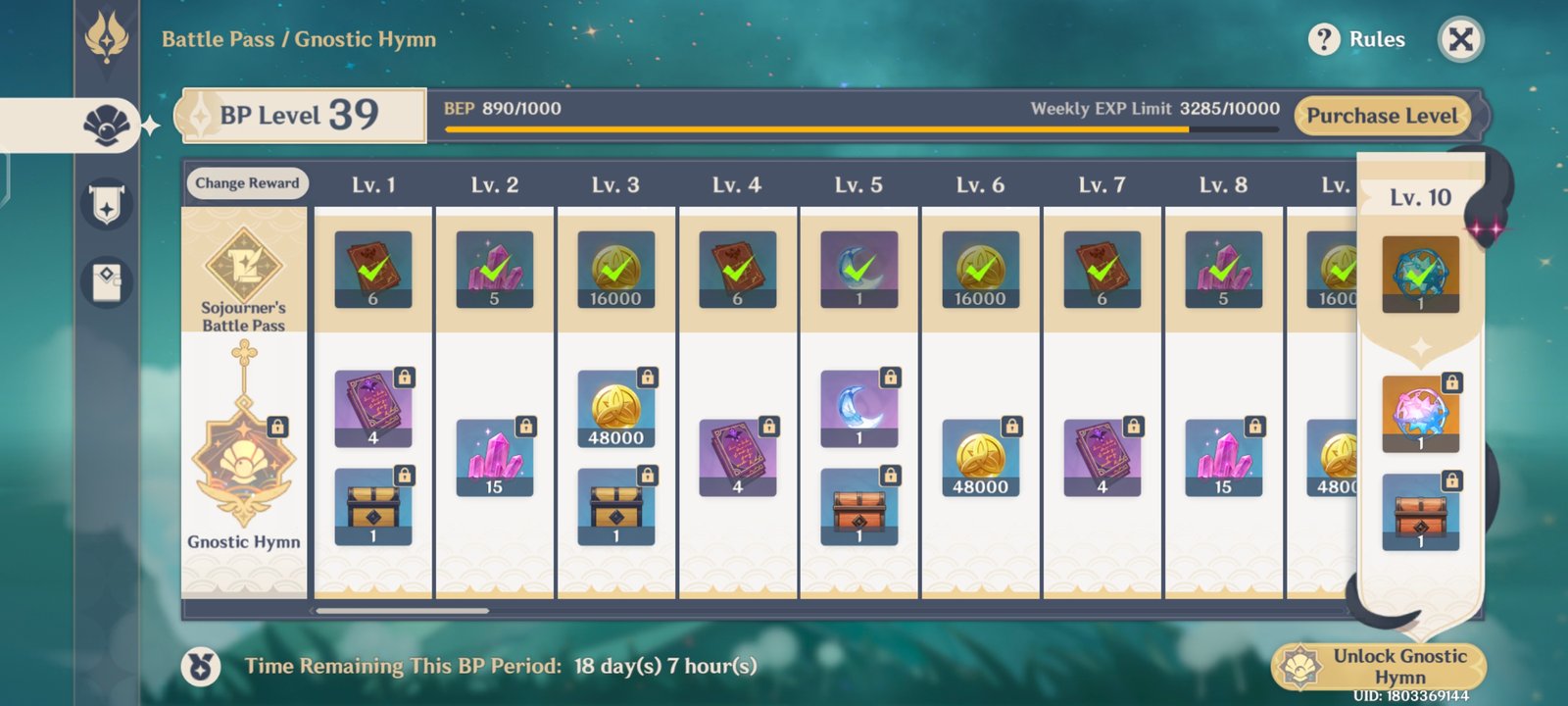1568x706 pixels.
Task: Click Unlock Gnostic Hymn button
Action: click(x=1380, y=667)
